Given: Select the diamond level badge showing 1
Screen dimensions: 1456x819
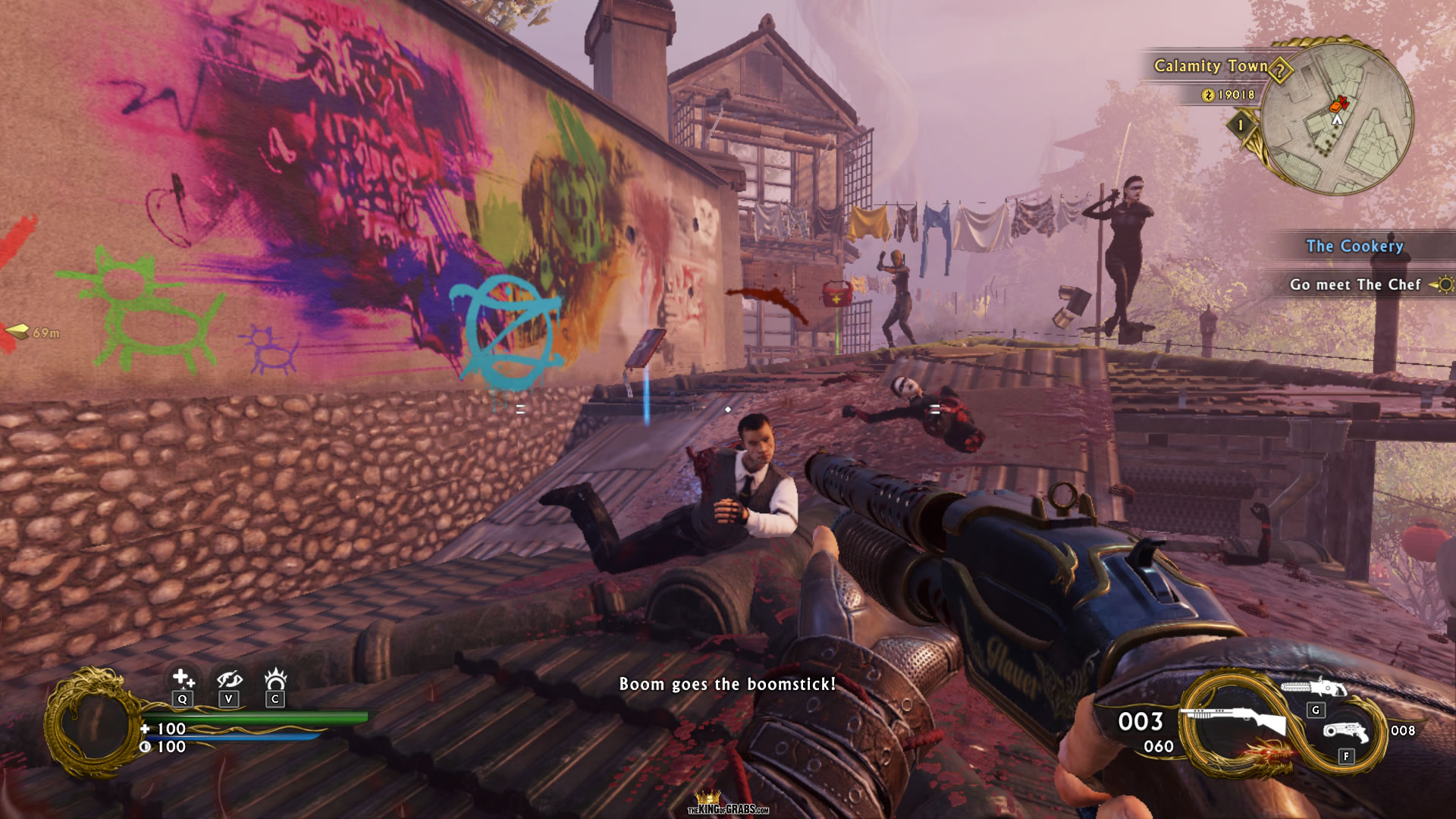Looking at the screenshot, I should coord(1241,124).
